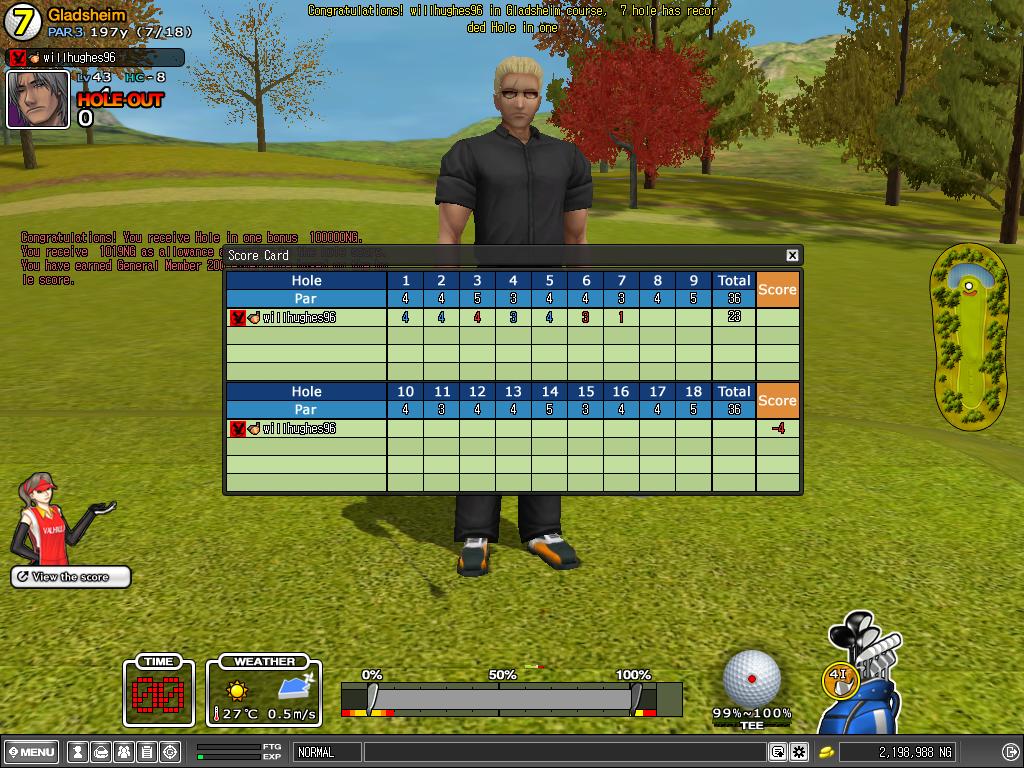The image size is (1024, 768).
Task: Click willhughes96's player portrait
Action: 38,100
